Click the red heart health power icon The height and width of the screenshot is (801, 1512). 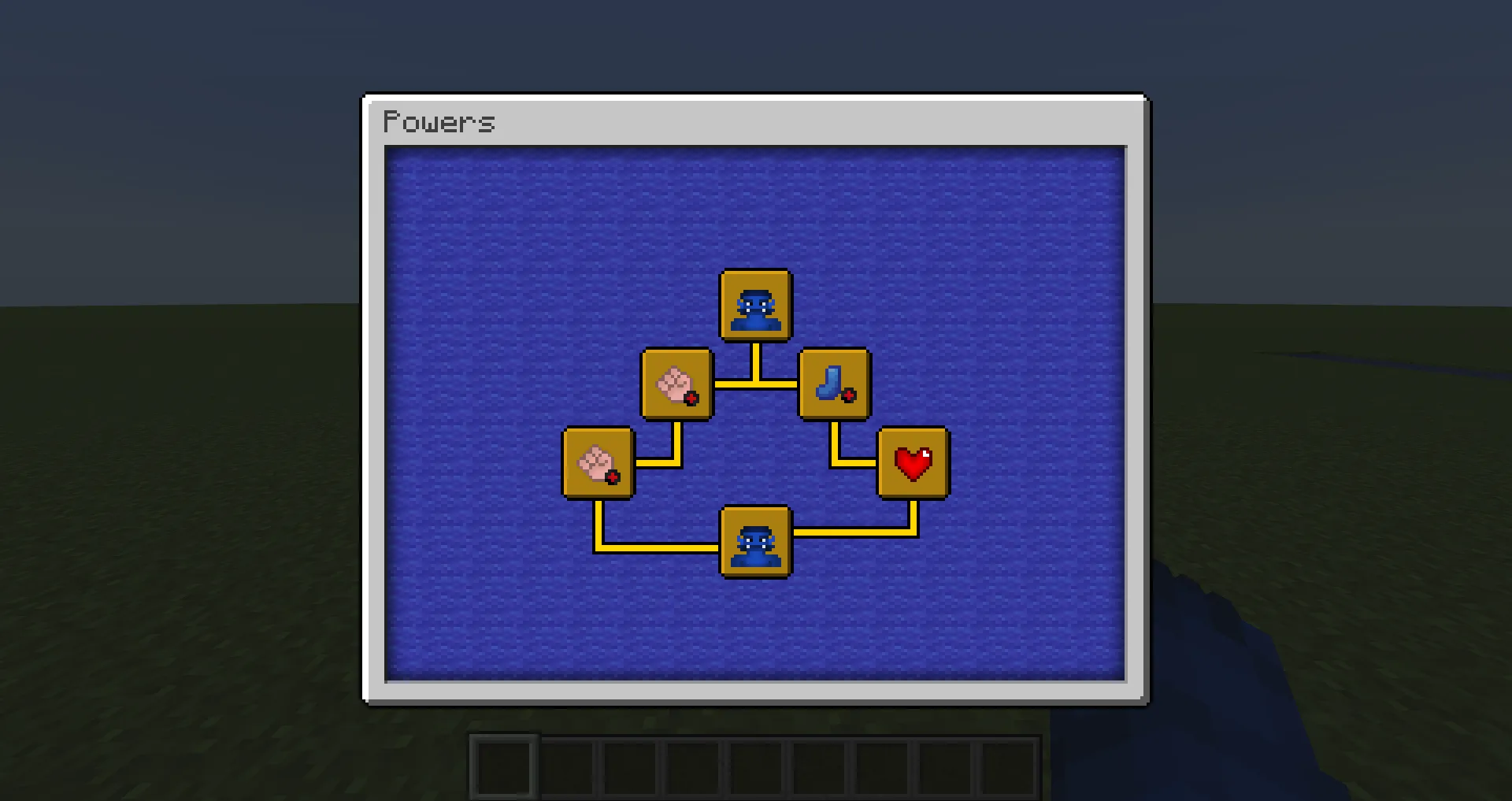(x=912, y=463)
